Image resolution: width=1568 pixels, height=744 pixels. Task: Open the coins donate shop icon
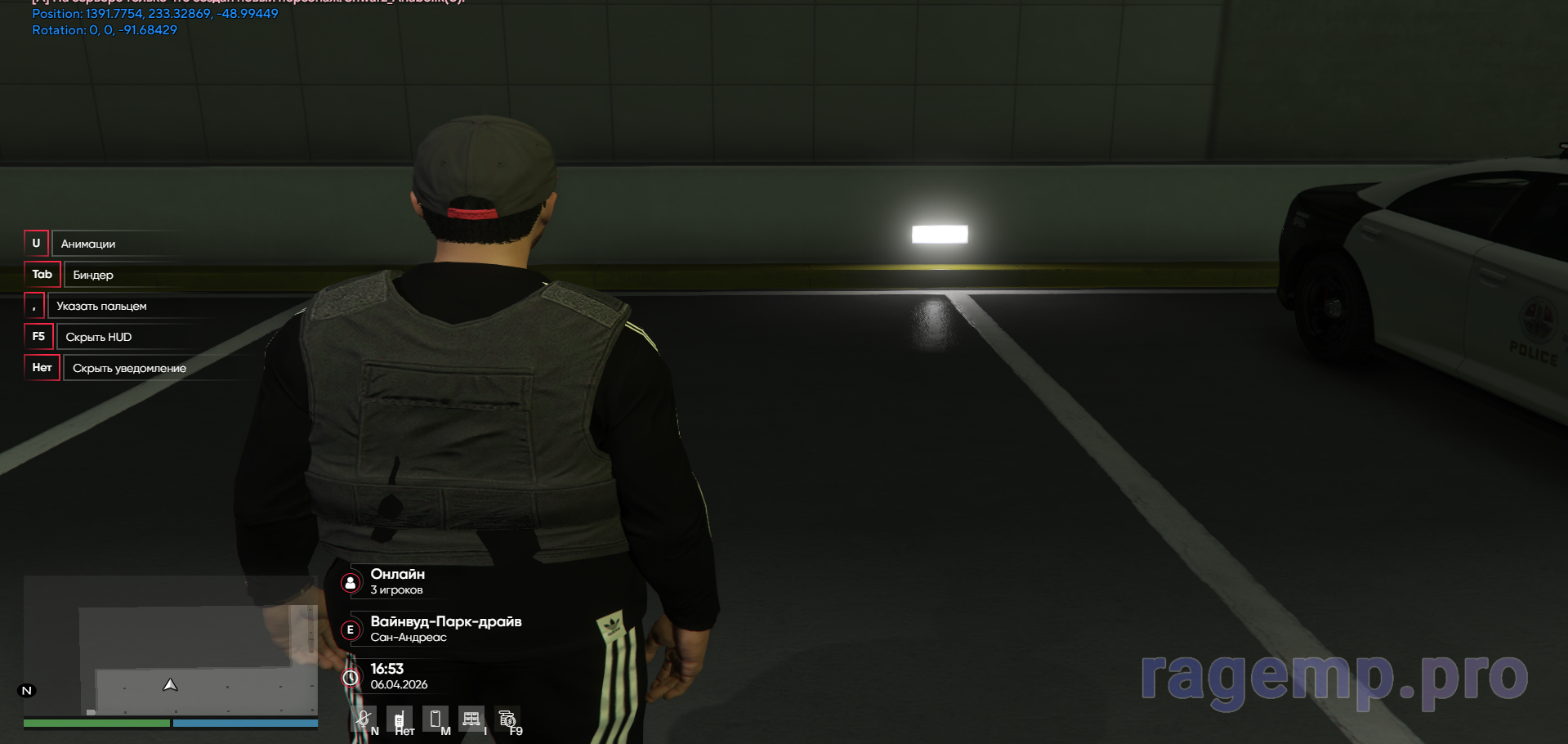[x=507, y=719]
